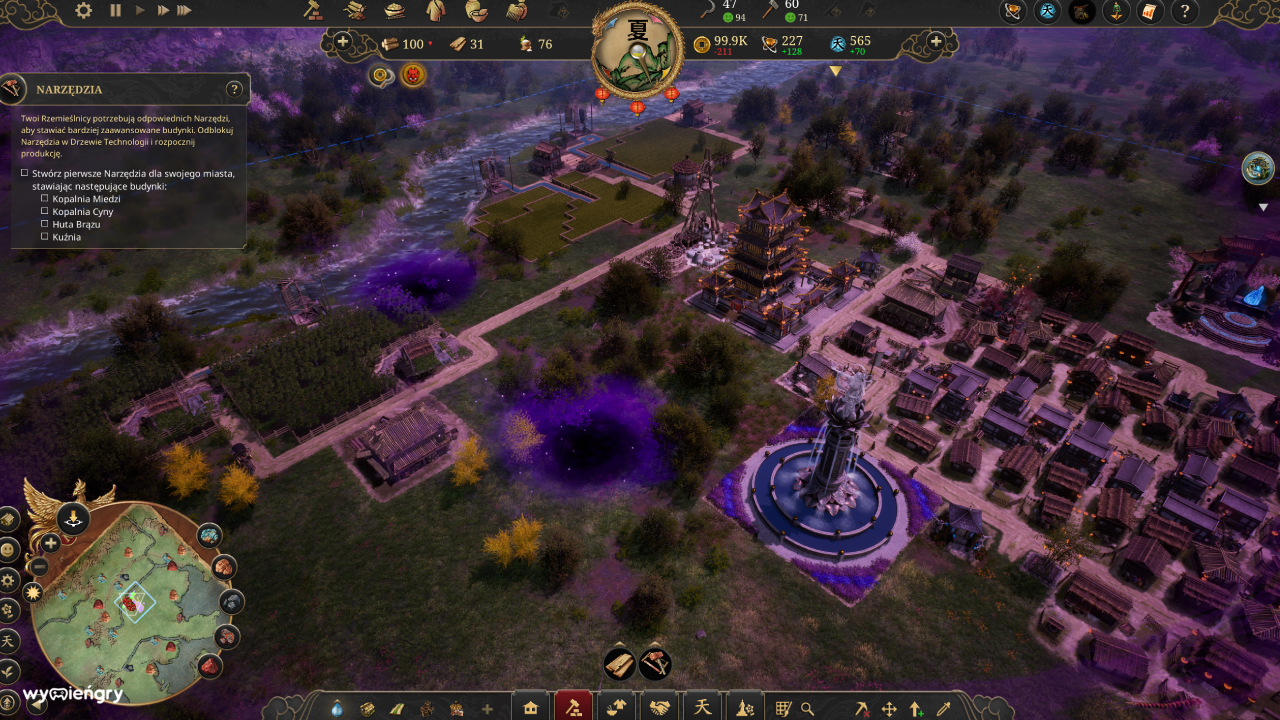The width and height of the screenshot is (1280, 720).
Task: Collapse the minimap with the triangle arrow
Action: (36, 707)
